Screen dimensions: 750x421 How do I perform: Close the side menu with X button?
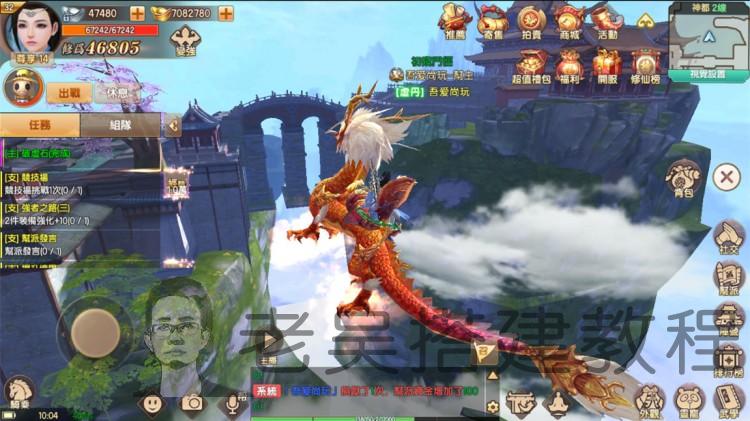click(x=726, y=178)
